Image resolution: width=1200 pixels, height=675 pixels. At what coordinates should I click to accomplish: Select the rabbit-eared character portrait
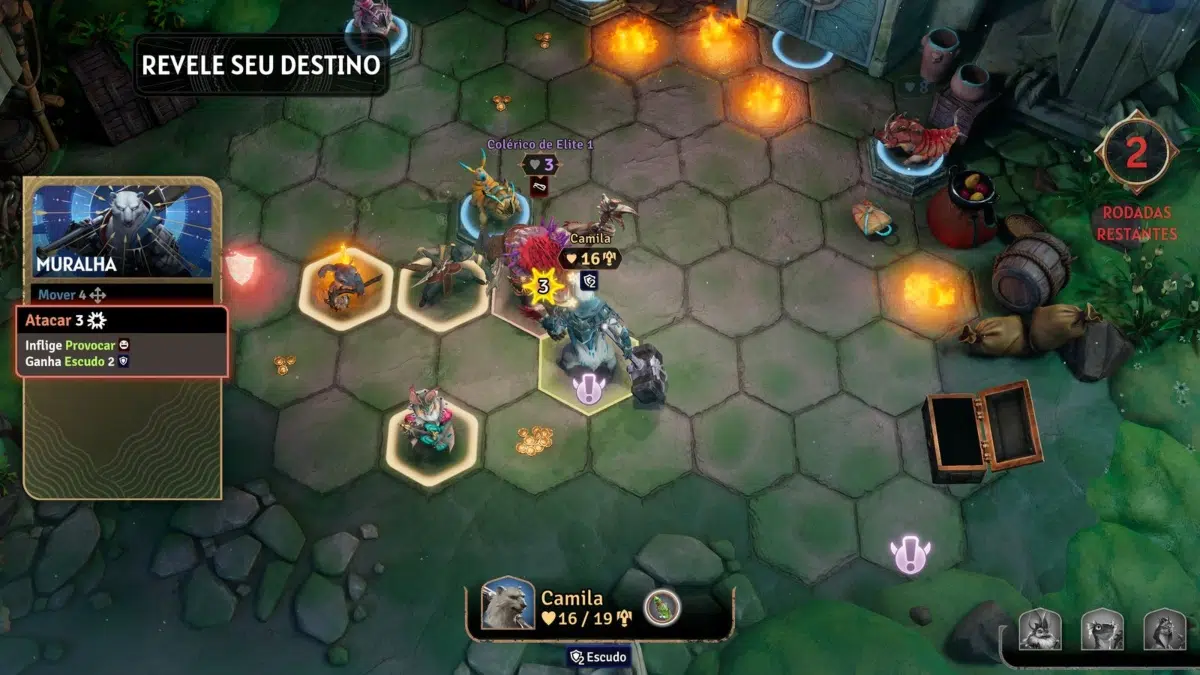pyautogui.click(x=1040, y=630)
